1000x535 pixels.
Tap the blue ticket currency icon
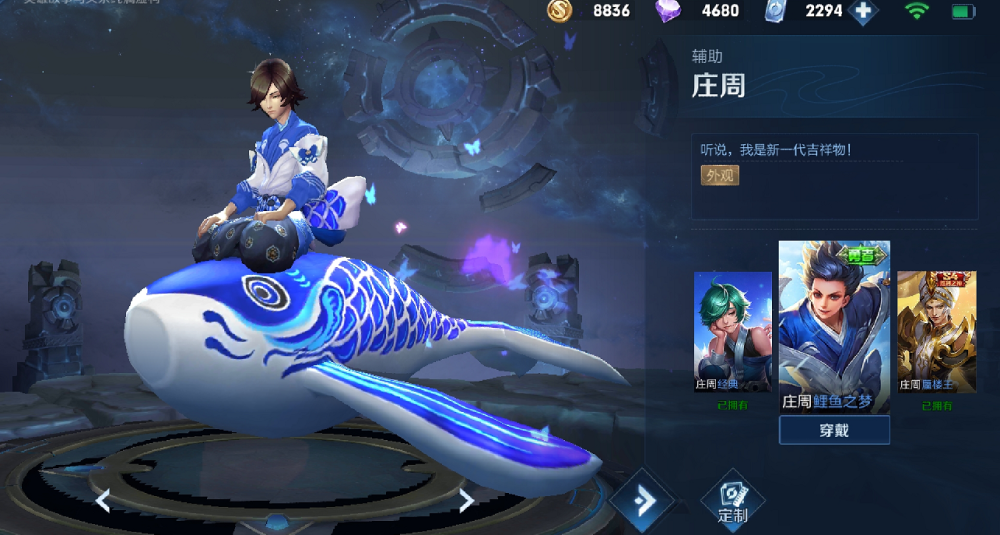click(x=775, y=11)
